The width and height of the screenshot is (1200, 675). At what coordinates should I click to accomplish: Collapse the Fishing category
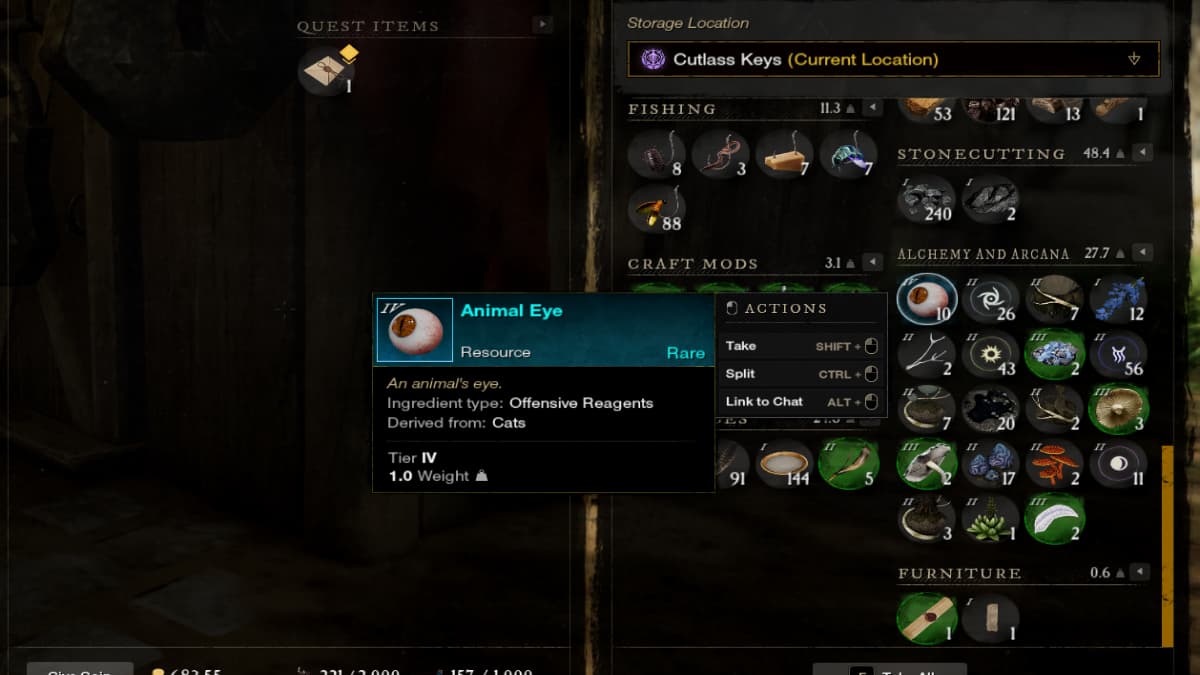pos(872,108)
